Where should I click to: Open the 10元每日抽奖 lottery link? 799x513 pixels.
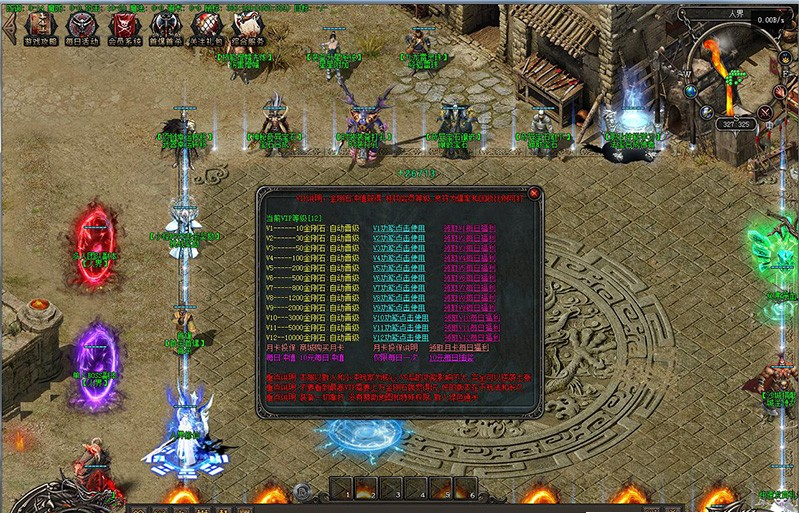pos(452,357)
